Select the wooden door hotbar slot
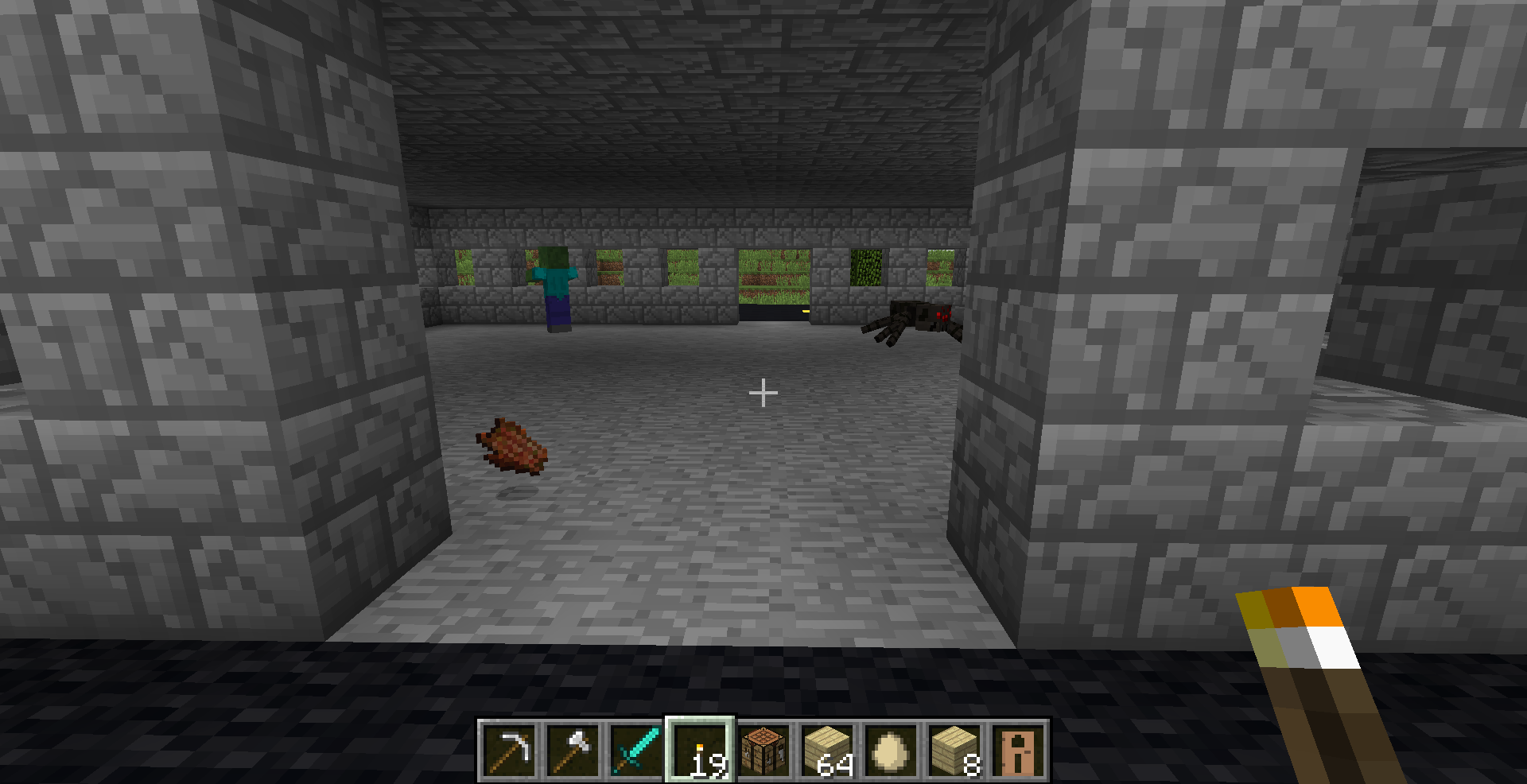1527x784 pixels. pos(1018,750)
